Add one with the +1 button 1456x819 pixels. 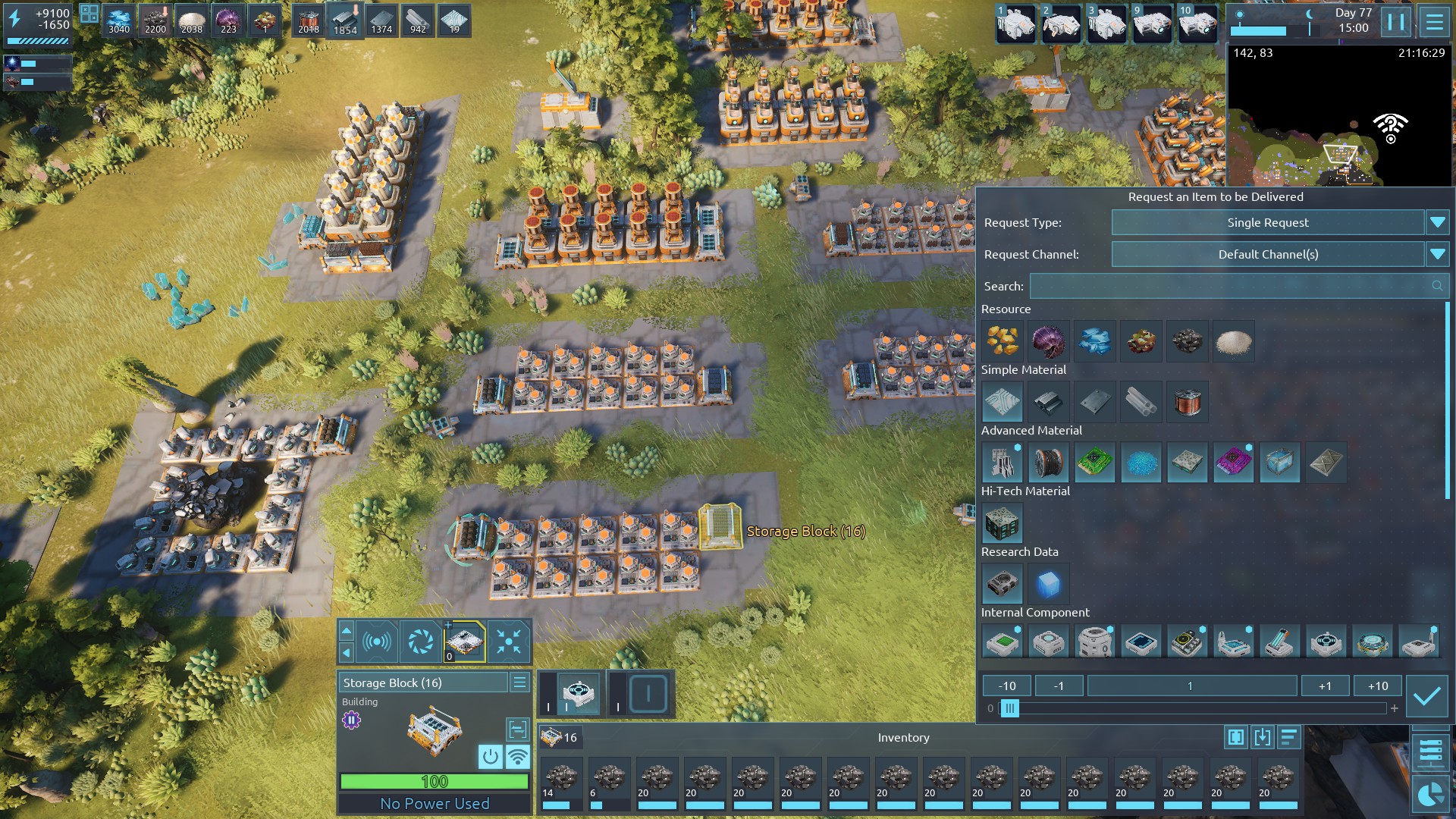pyautogui.click(x=1325, y=686)
